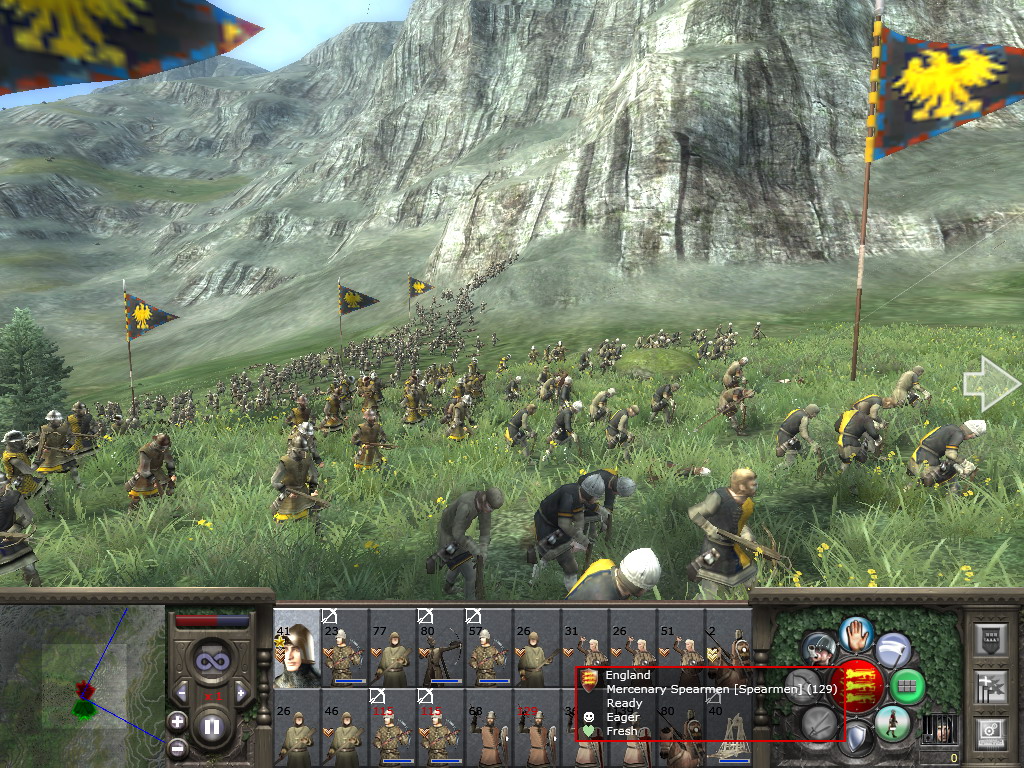Click the camera screenshot side button
This screenshot has height=768, width=1024.
(989, 733)
